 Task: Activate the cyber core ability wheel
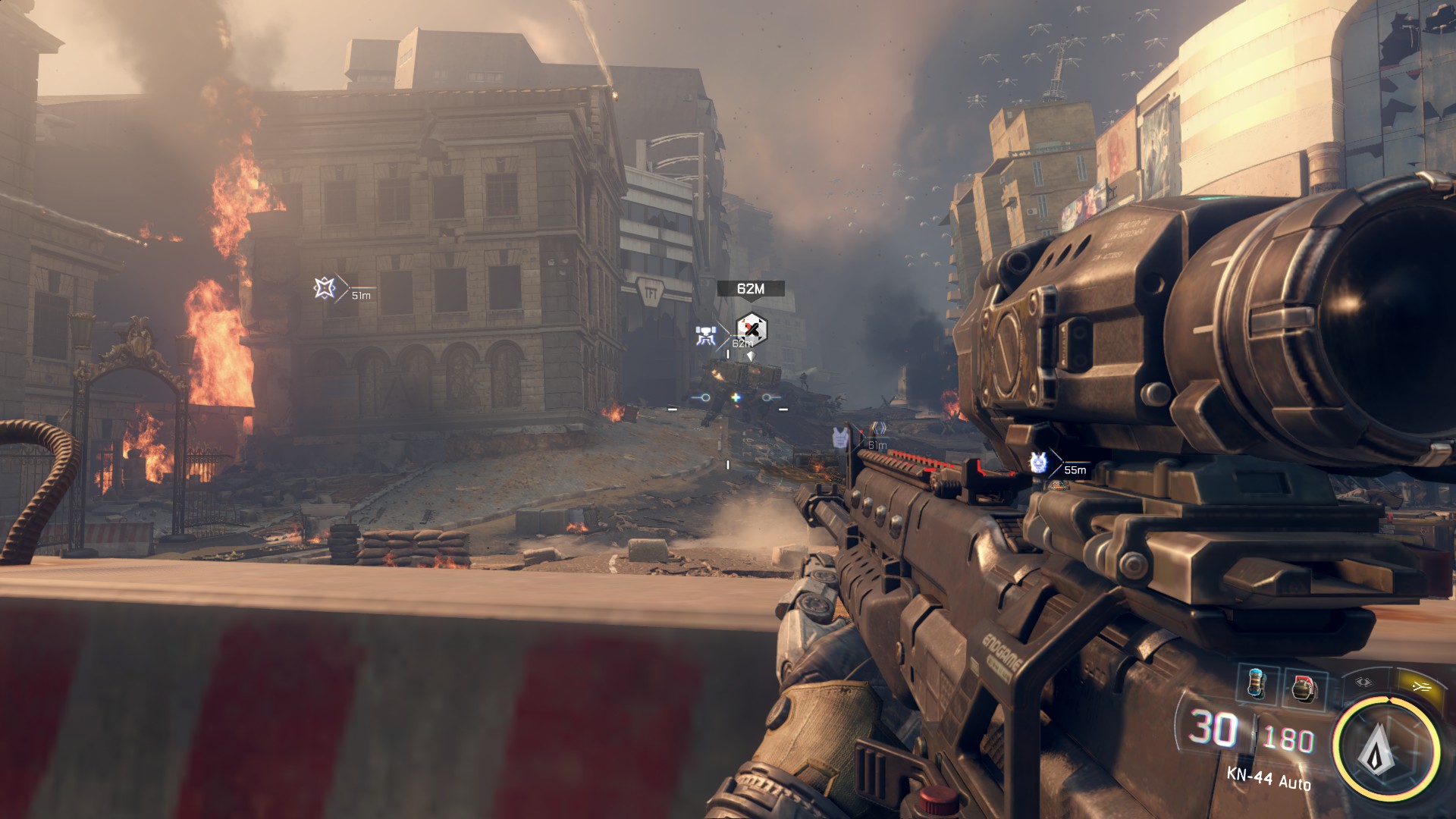[x=1385, y=748]
